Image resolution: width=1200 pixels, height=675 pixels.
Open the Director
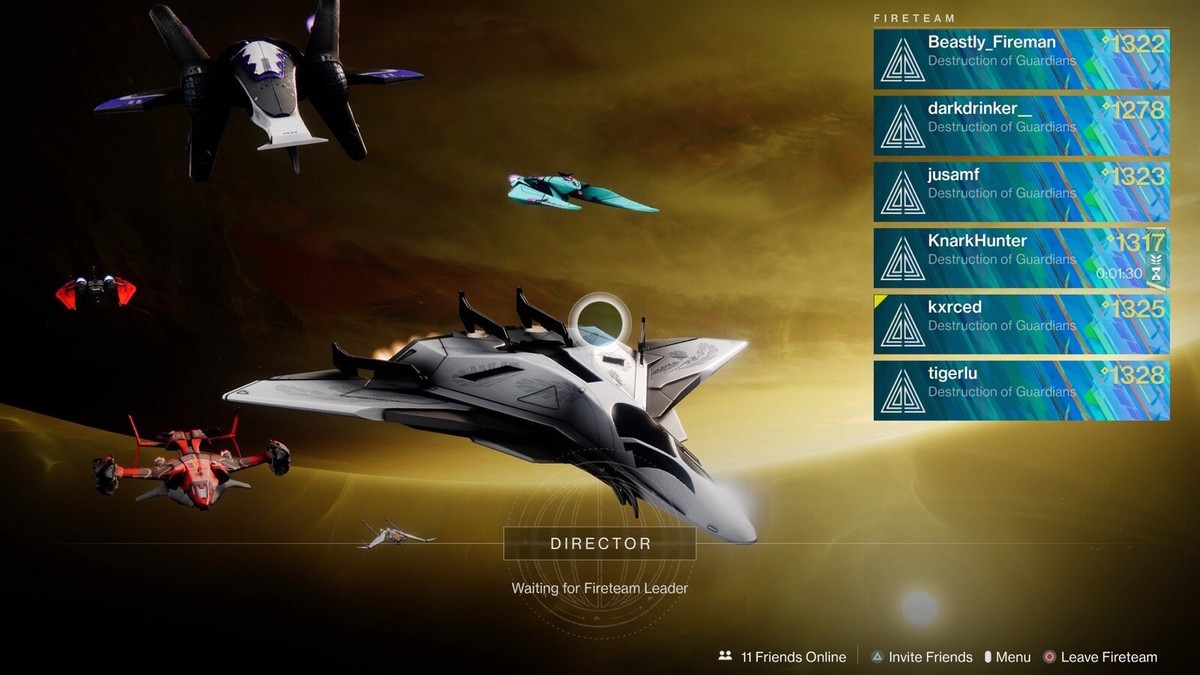coord(600,544)
